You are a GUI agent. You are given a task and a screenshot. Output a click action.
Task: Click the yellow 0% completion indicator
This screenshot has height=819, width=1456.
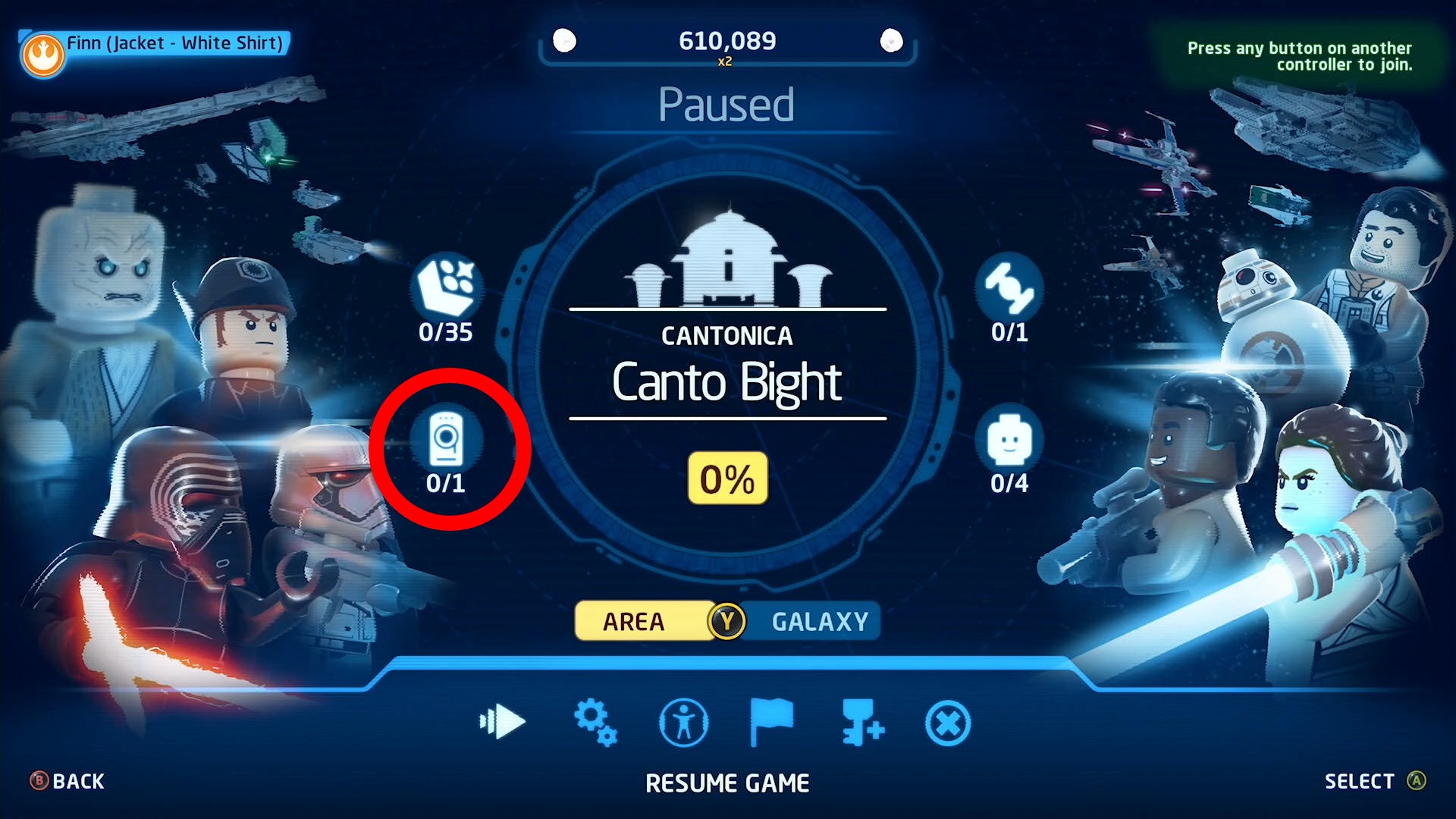[726, 477]
